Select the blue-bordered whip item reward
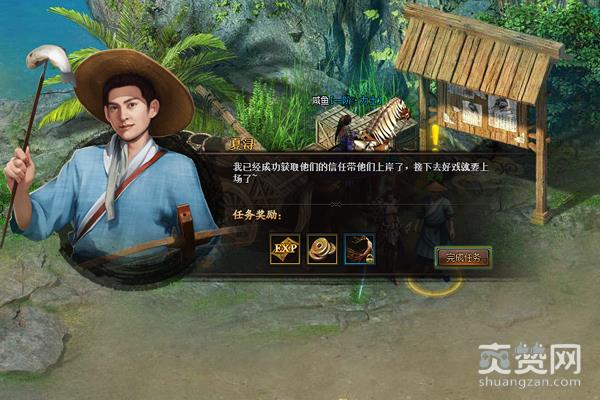 point(359,249)
